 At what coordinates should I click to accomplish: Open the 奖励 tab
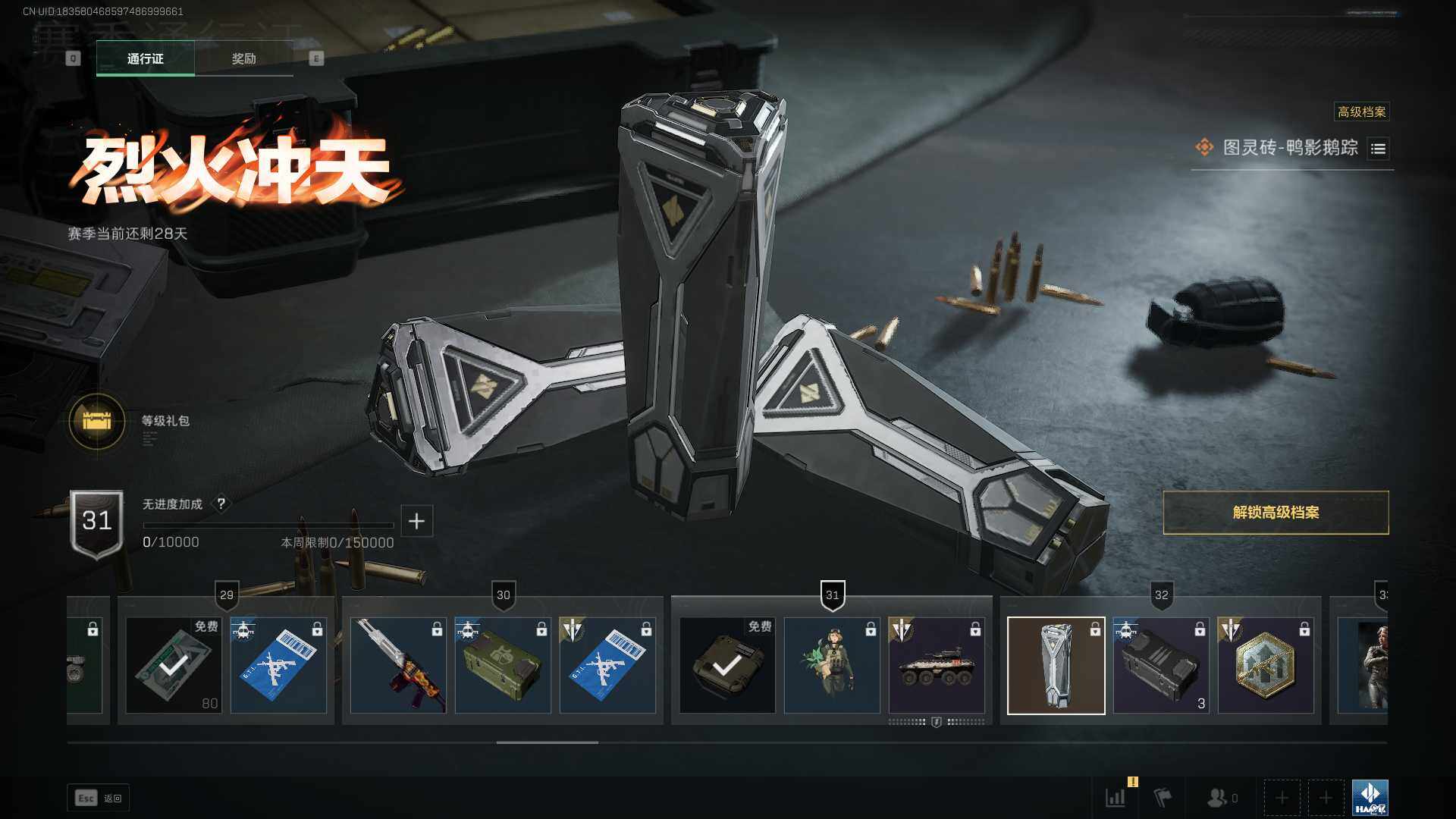(x=243, y=58)
